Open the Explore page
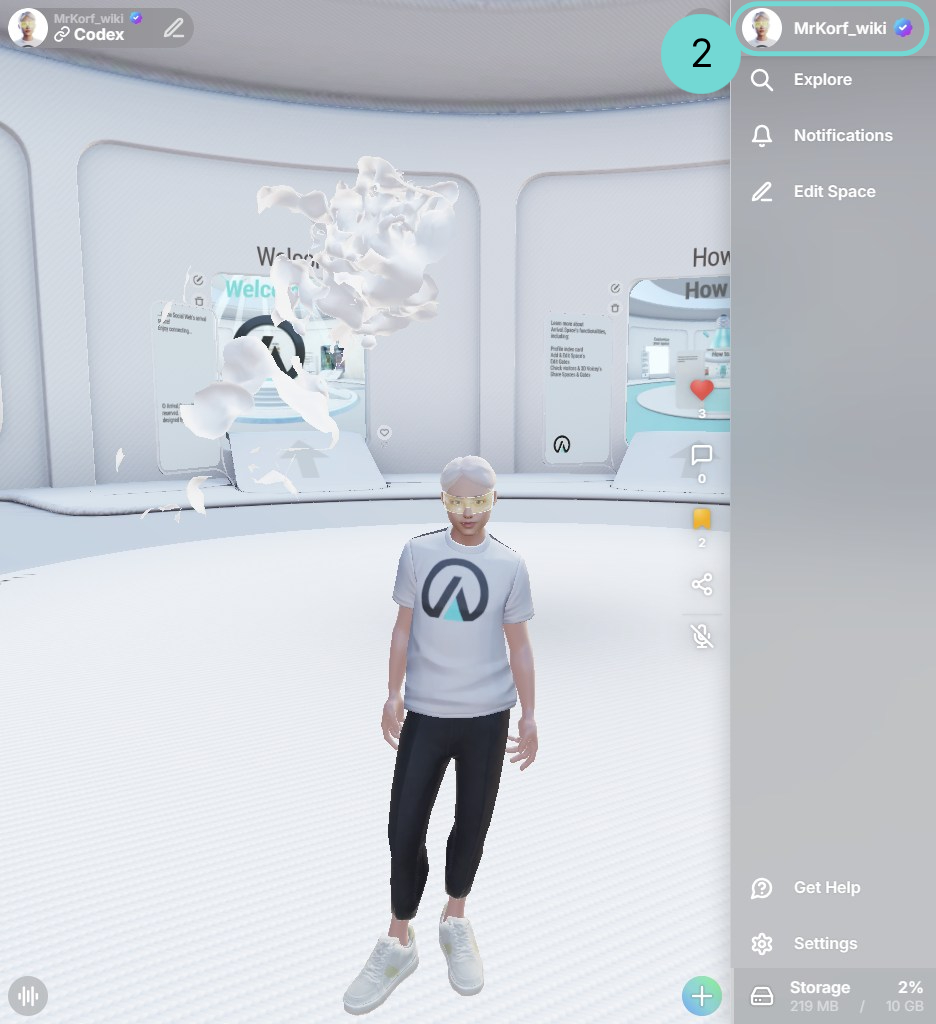The width and height of the screenshot is (936, 1024). 822,80
